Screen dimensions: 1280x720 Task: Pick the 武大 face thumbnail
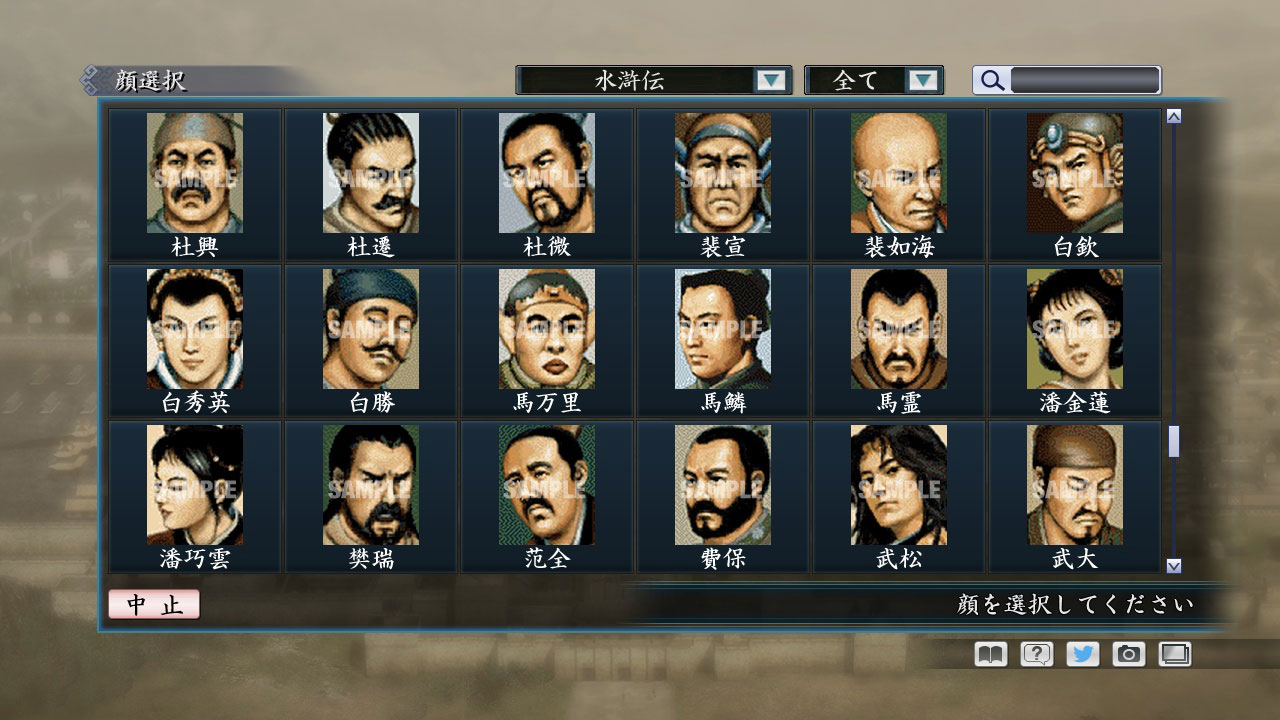tap(1074, 483)
